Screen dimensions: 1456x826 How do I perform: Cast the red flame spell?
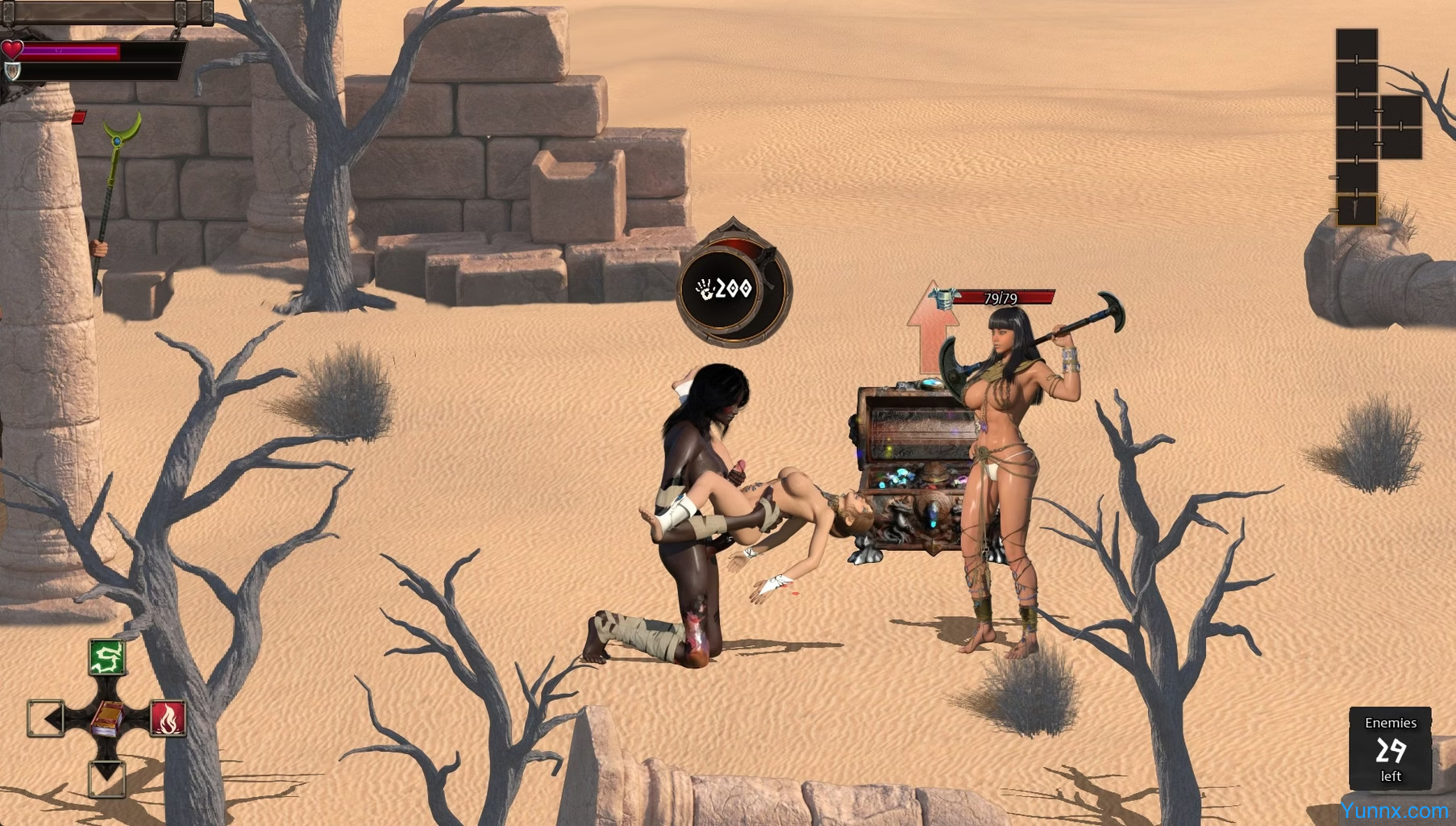168,718
